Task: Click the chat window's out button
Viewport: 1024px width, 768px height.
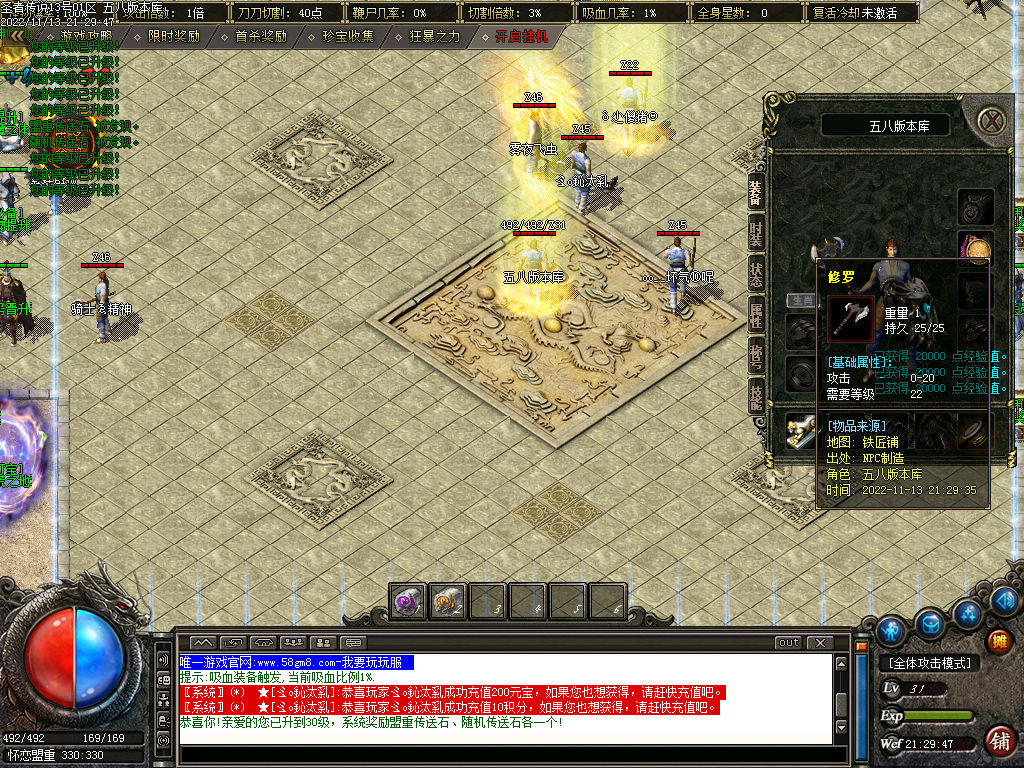Action: pos(789,642)
